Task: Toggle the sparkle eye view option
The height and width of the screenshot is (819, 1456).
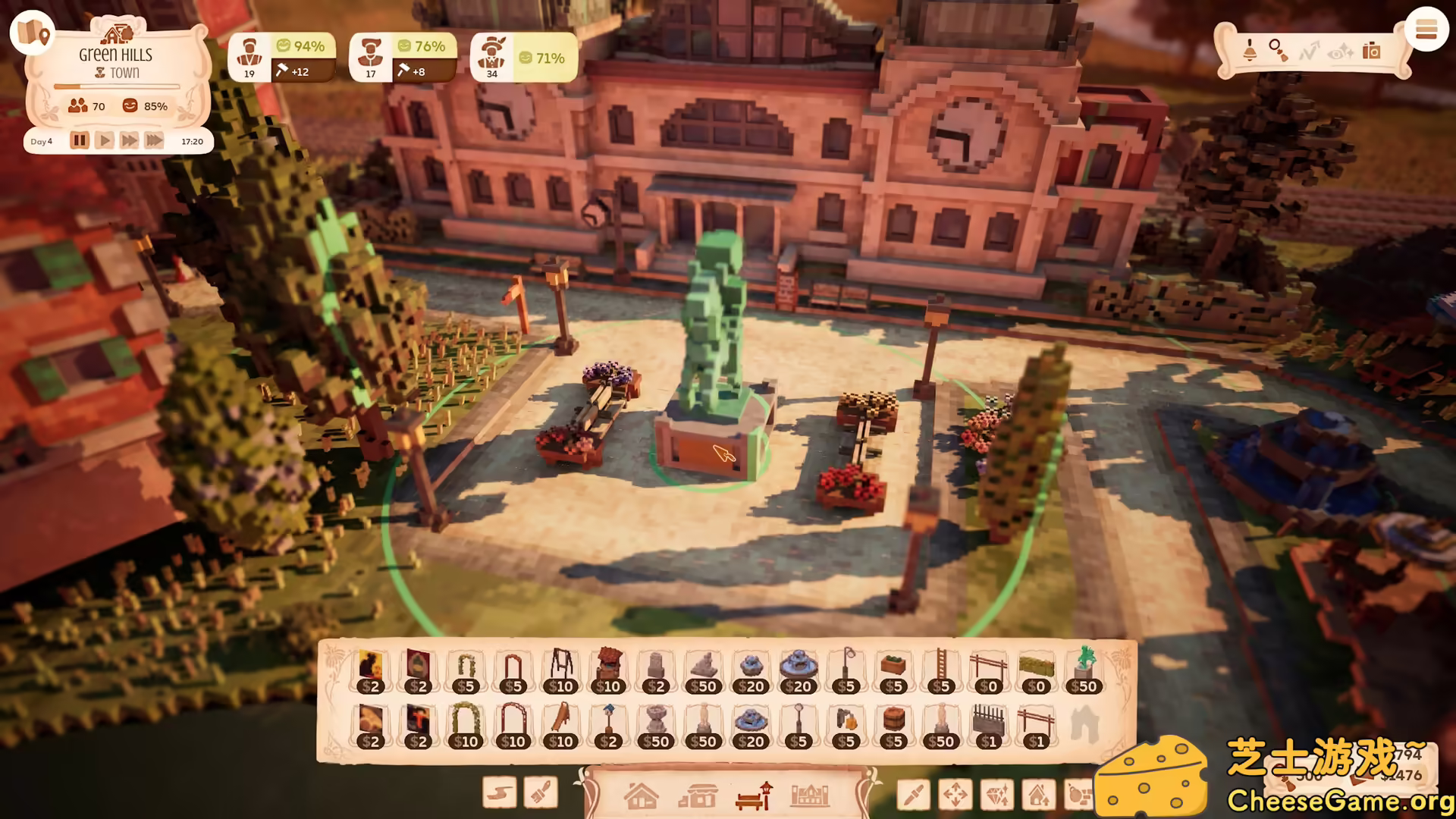Action: (x=1339, y=52)
